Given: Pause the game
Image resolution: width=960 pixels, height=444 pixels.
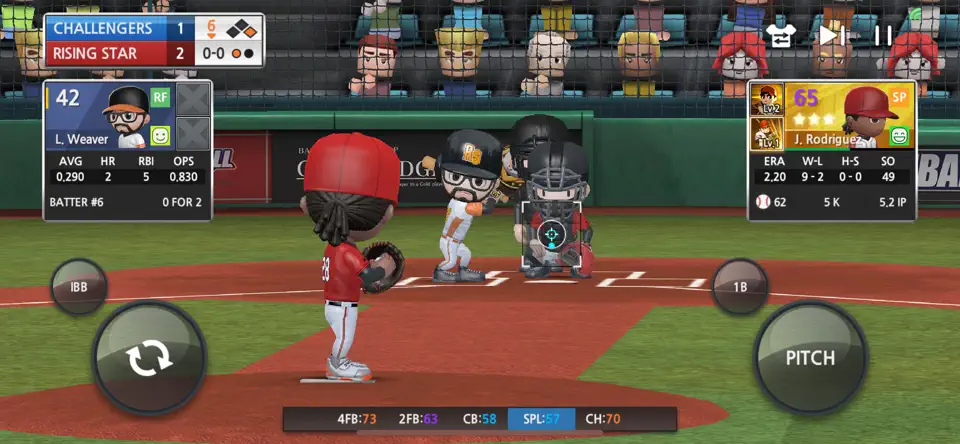Looking at the screenshot, I should click(x=883, y=35).
